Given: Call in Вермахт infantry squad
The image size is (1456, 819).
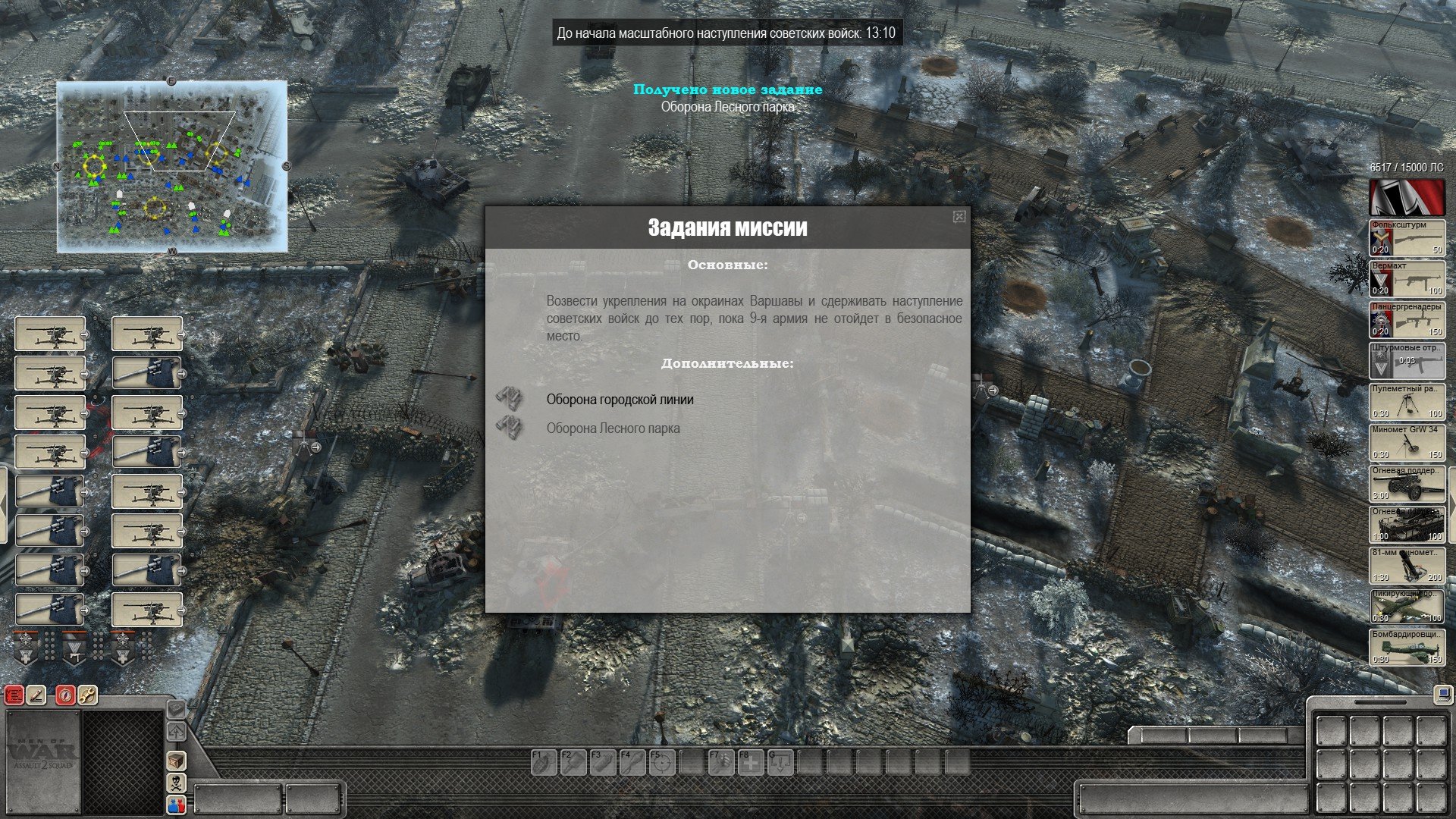Looking at the screenshot, I should tap(1407, 279).
